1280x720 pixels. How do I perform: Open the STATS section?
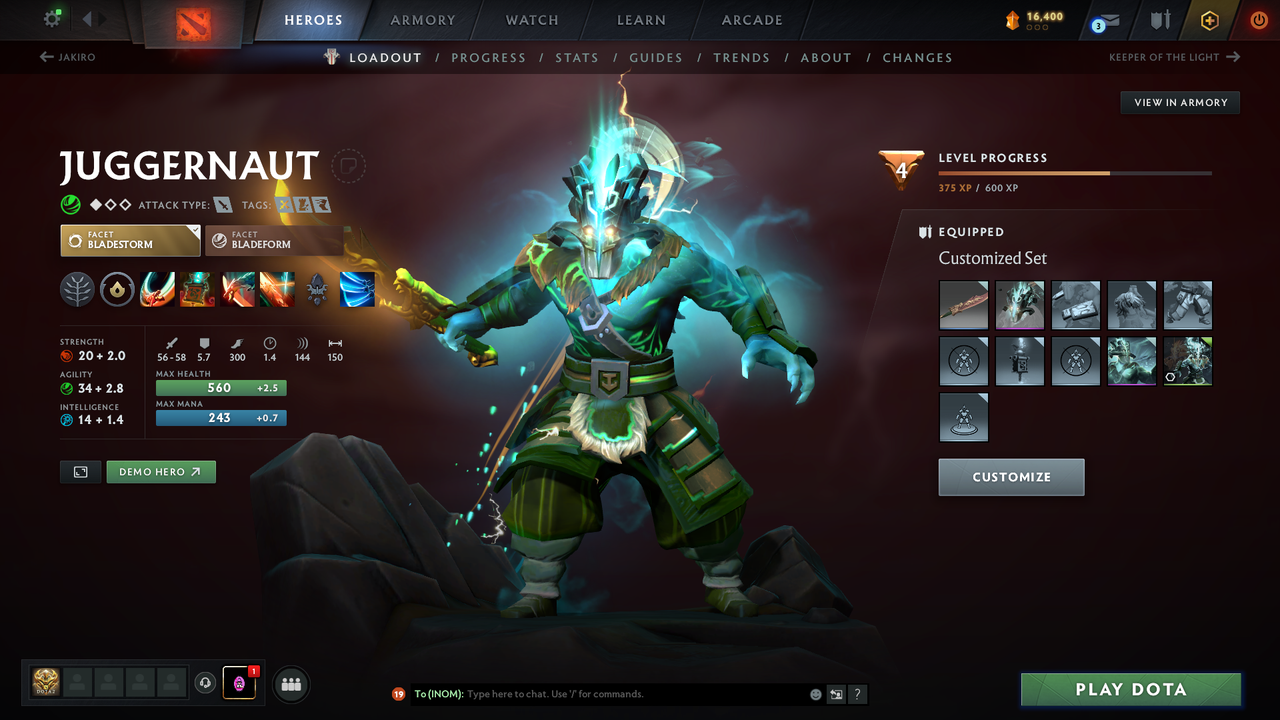point(577,57)
